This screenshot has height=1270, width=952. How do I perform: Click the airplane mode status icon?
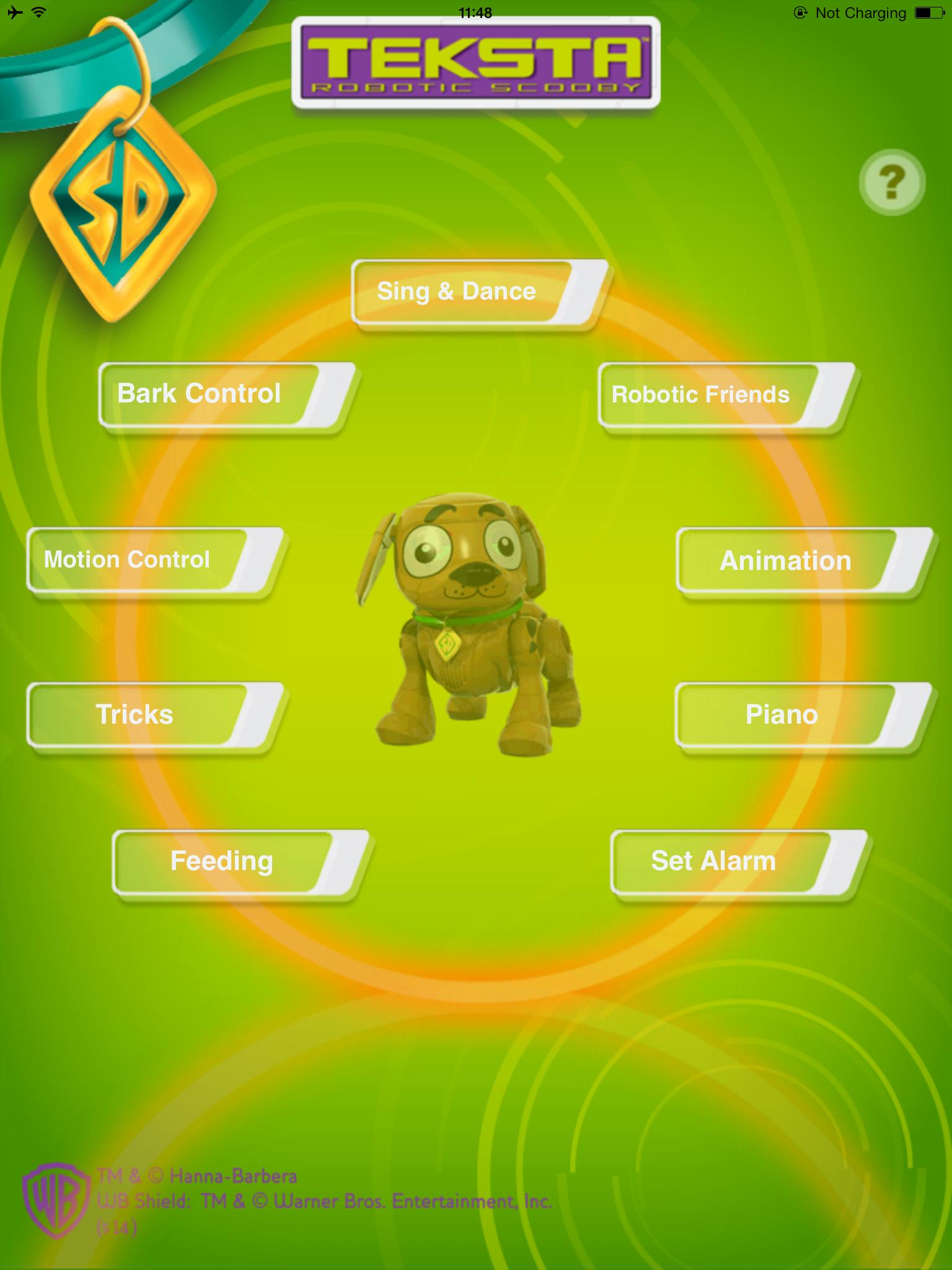[x=14, y=11]
